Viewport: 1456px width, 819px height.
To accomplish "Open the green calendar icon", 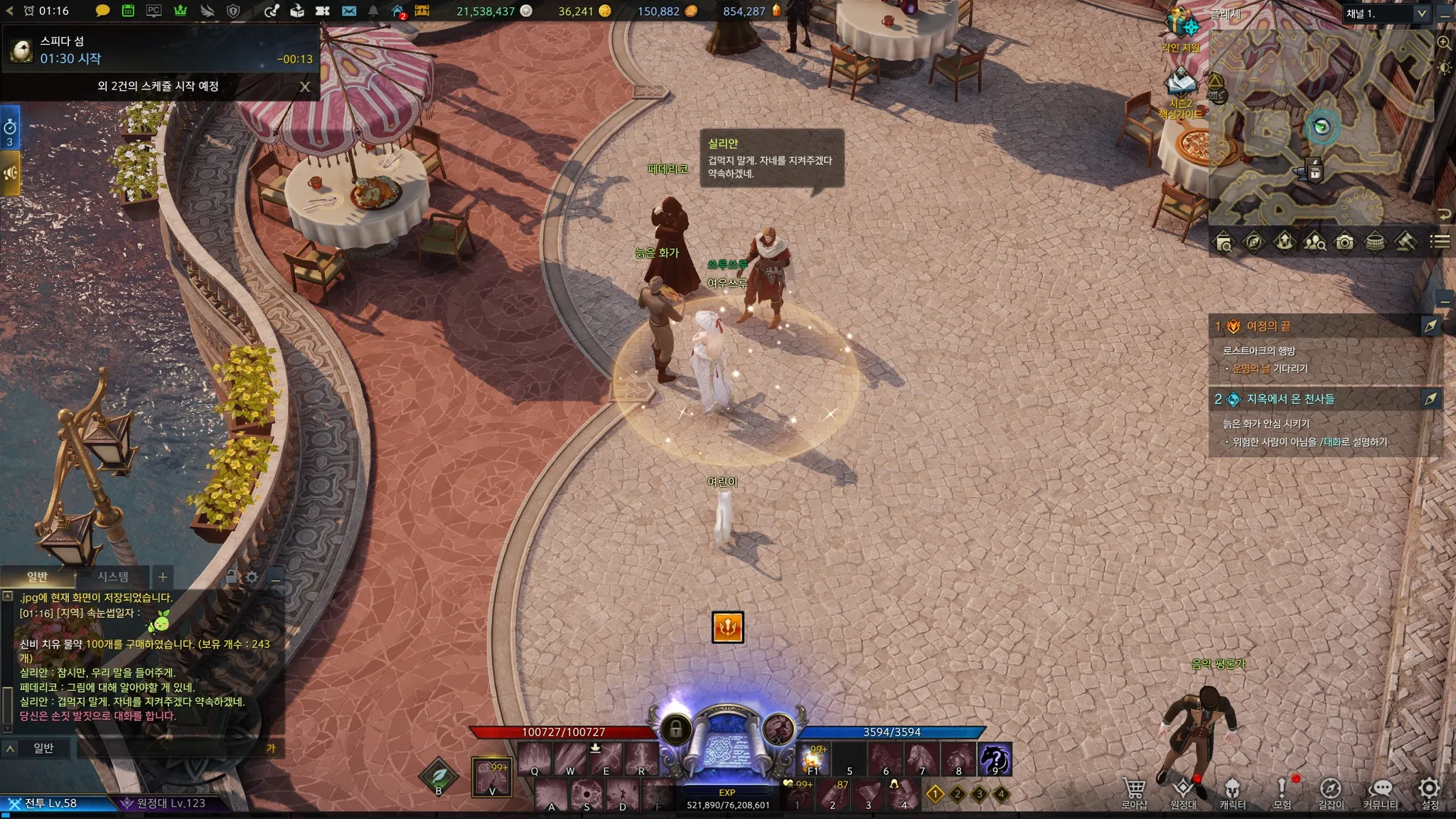I will tap(128, 11).
